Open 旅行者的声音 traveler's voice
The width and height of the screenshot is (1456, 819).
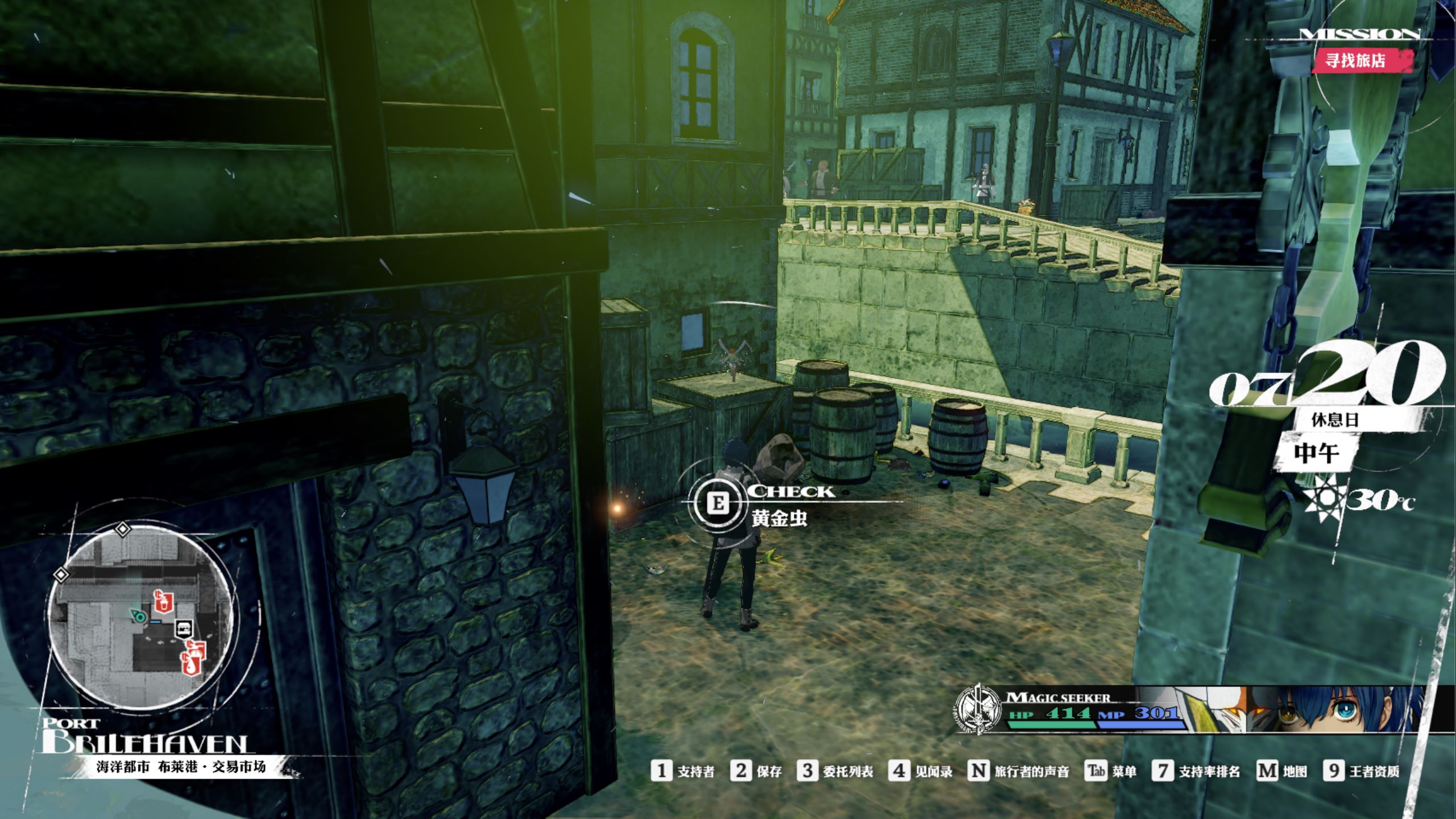tap(1019, 771)
